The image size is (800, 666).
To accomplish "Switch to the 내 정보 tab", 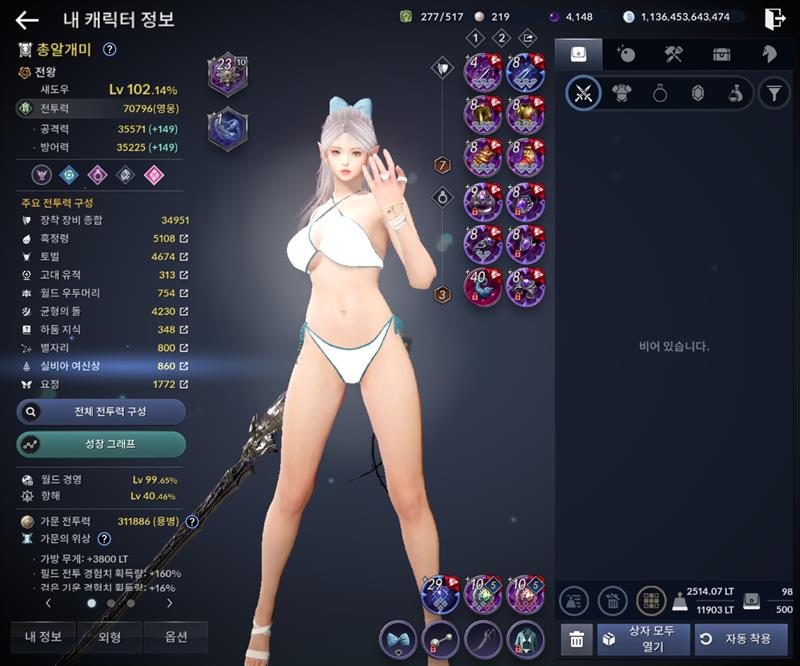I will 43,637.
